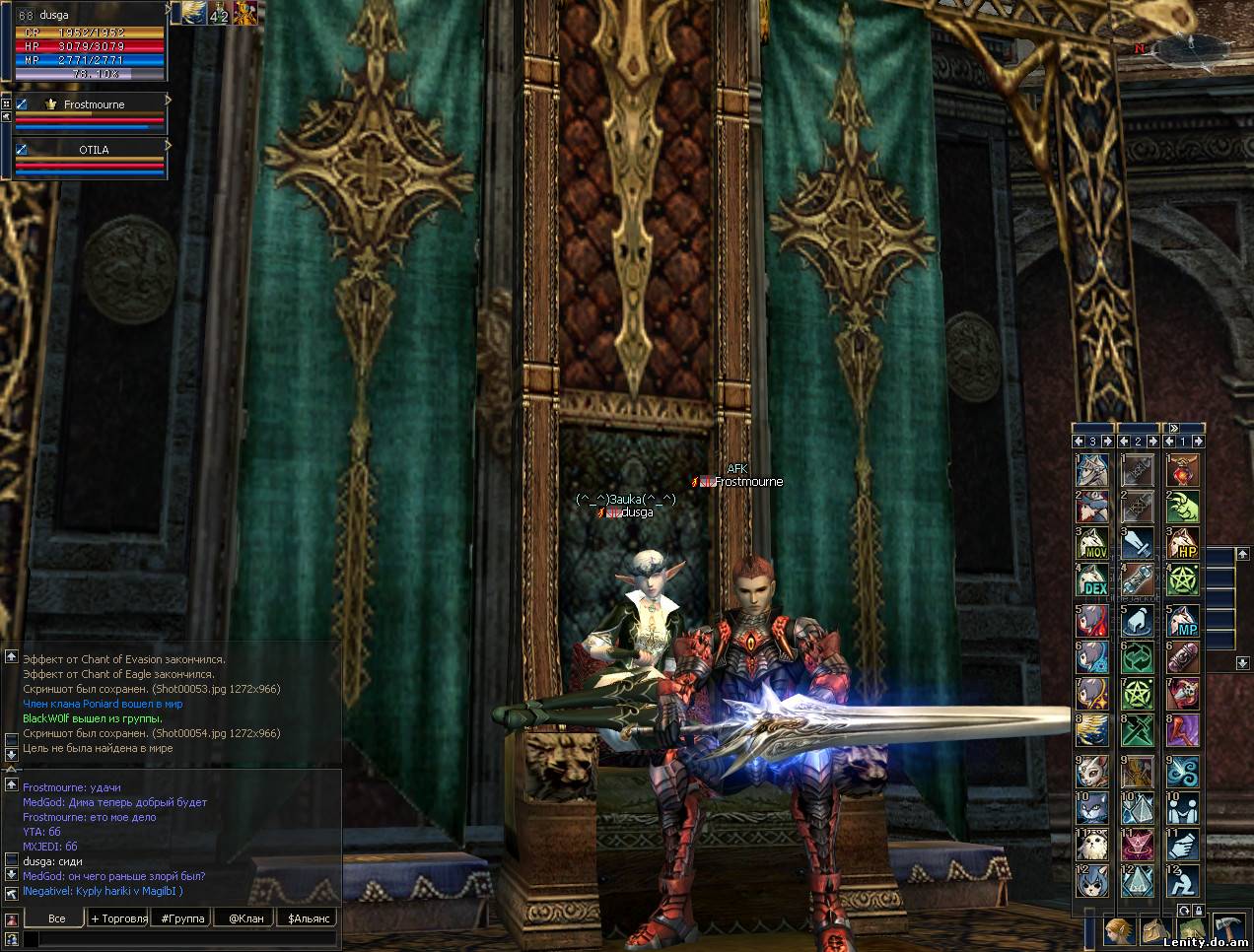Open the hammer icon in bottom menu
The image size is (1254, 952).
point(1228,929)
